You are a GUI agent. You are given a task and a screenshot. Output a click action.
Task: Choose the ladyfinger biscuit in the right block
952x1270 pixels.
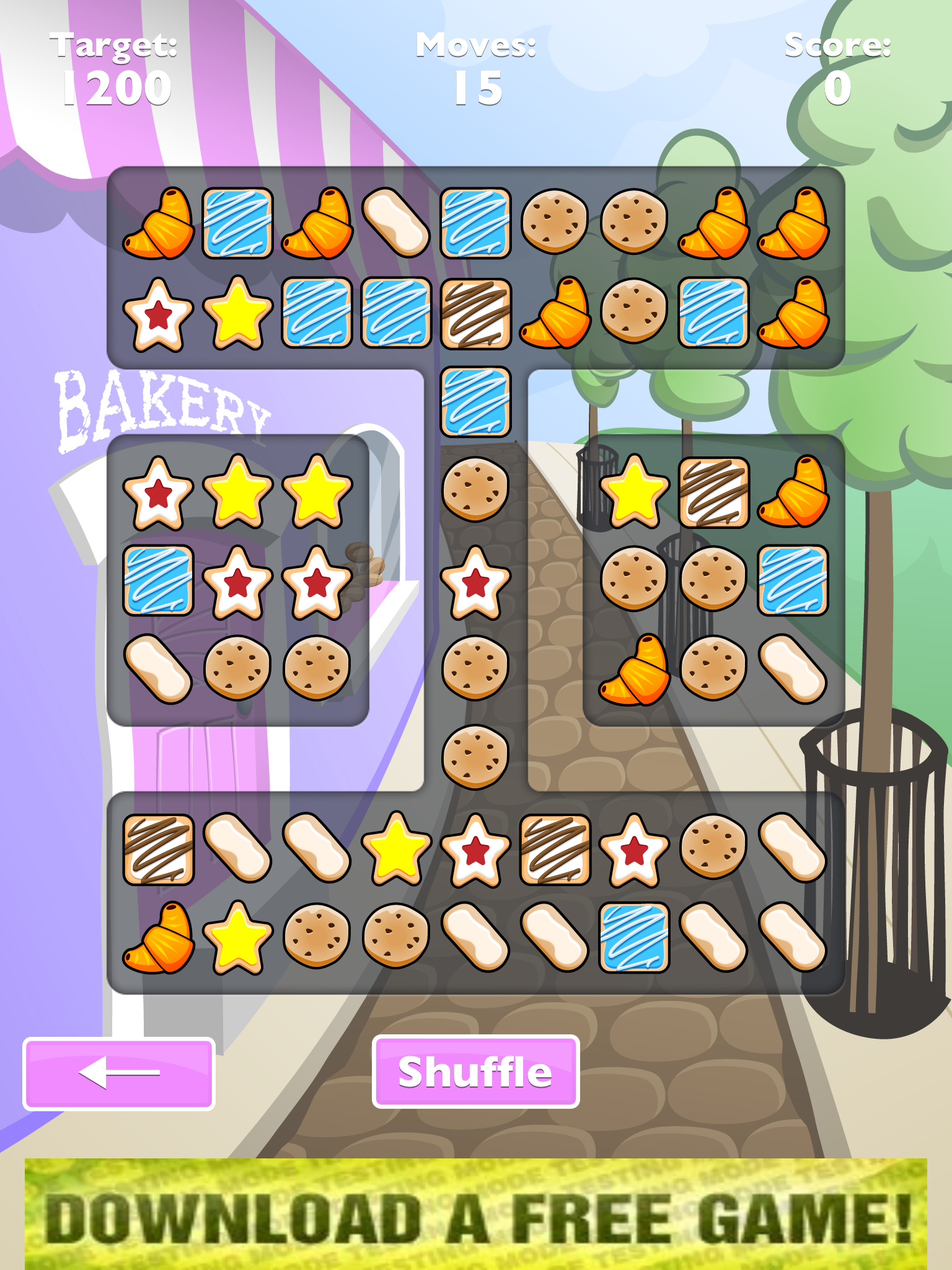(x=793, y=670)
